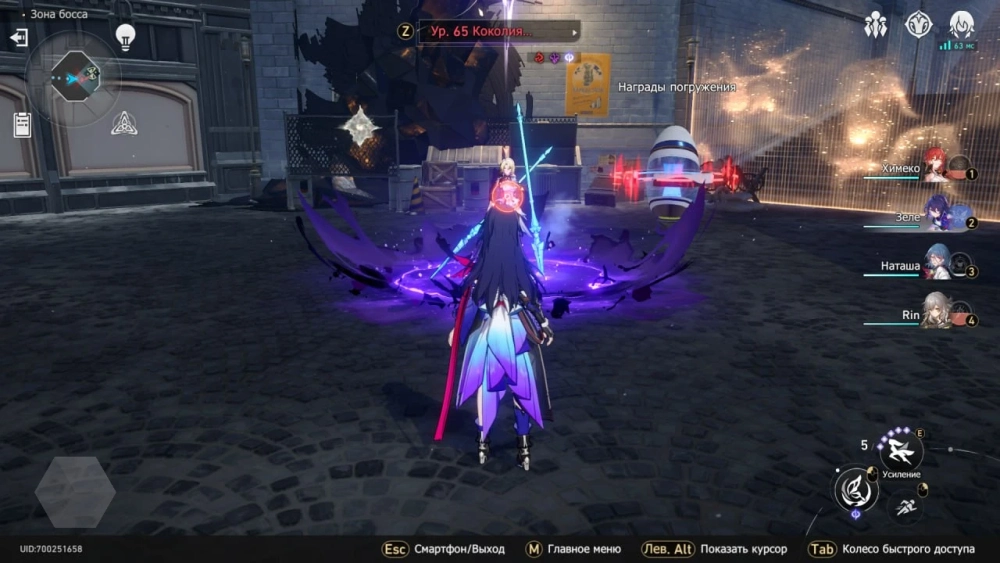Open the flame profile icon above ping

tap(961, 24)
